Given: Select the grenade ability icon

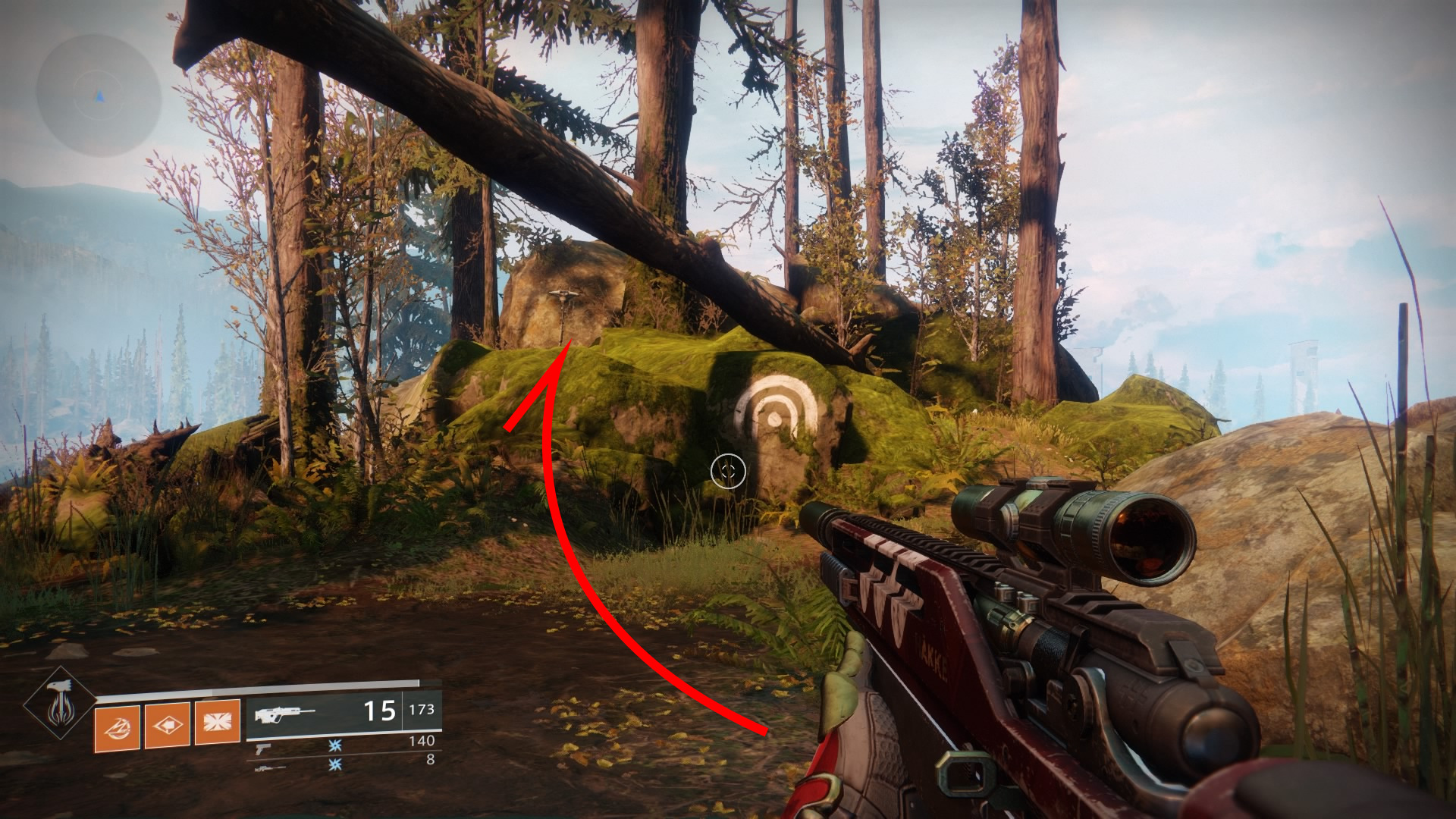Looking at the screenshot, I should 117,726.
